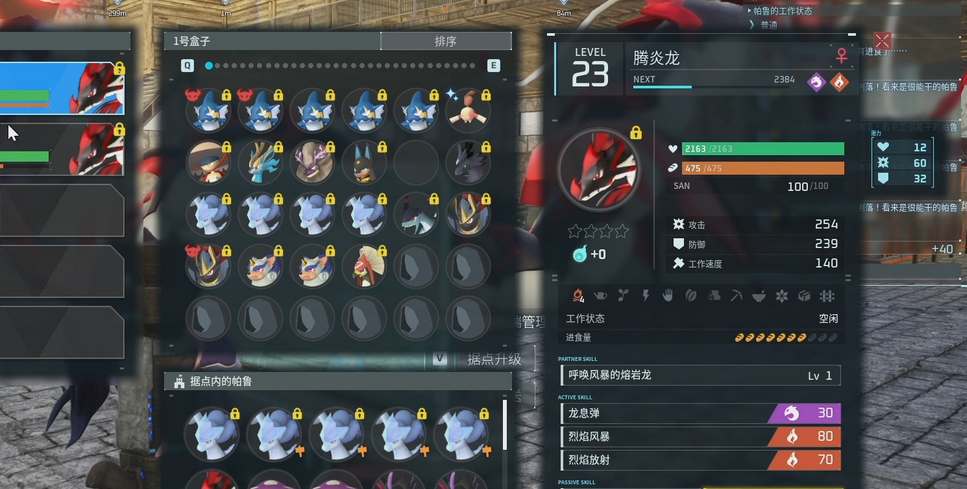Select the sparkling brown pal in the box

pyautogui.click(x=468, y=109)
